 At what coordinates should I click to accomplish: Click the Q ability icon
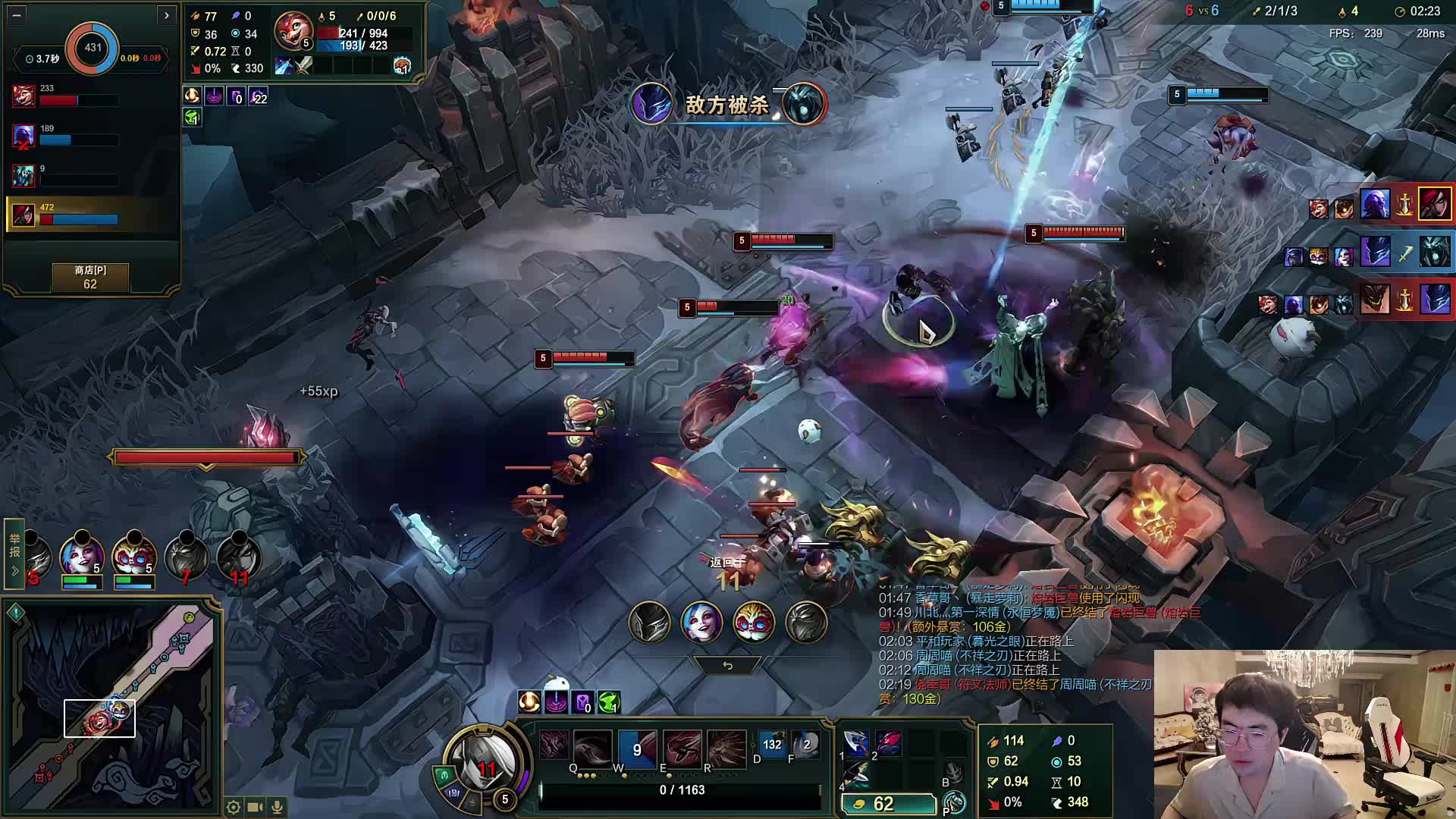[x=591, y=747]
